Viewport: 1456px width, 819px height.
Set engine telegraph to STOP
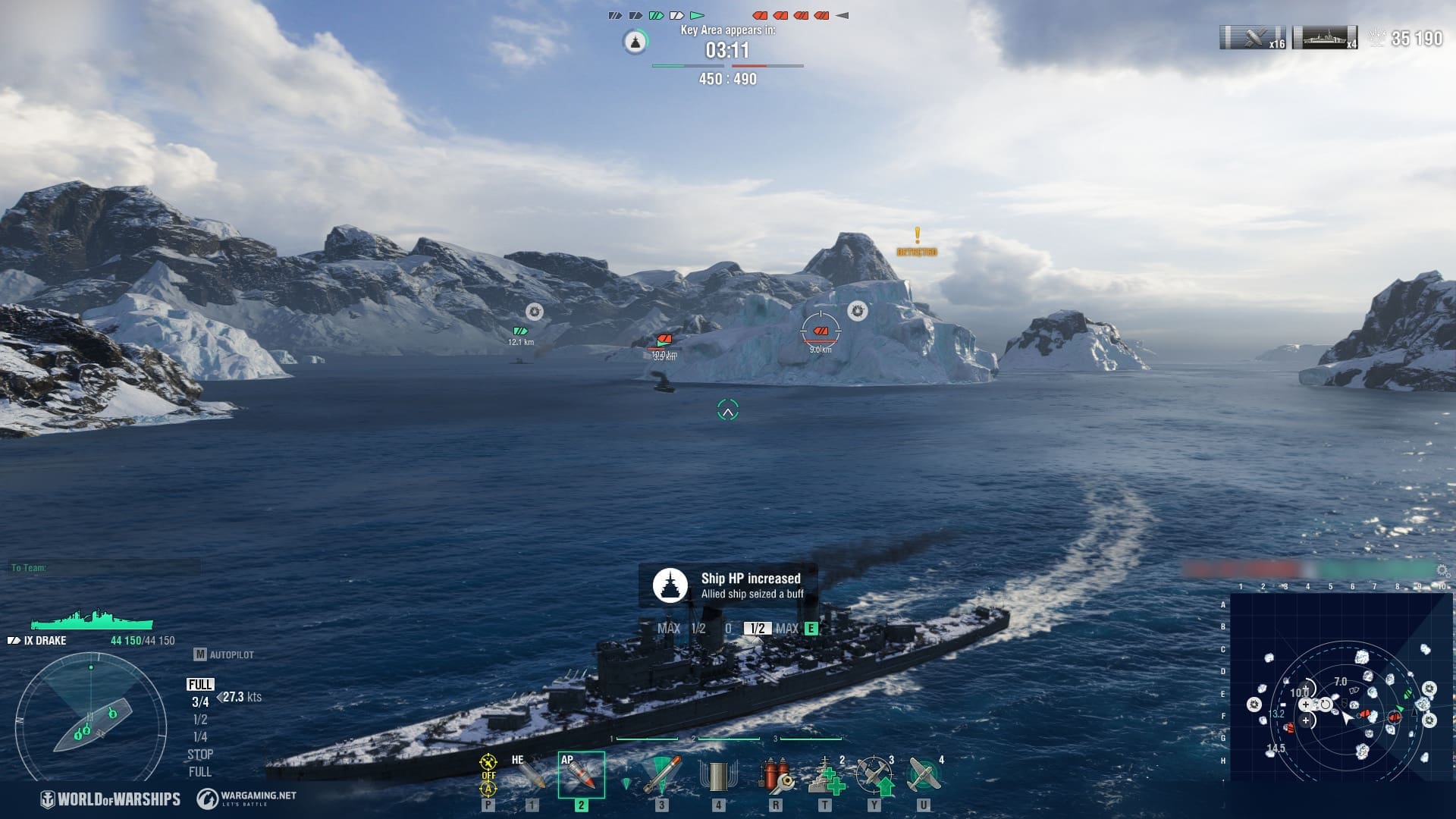tap(200, 754)
